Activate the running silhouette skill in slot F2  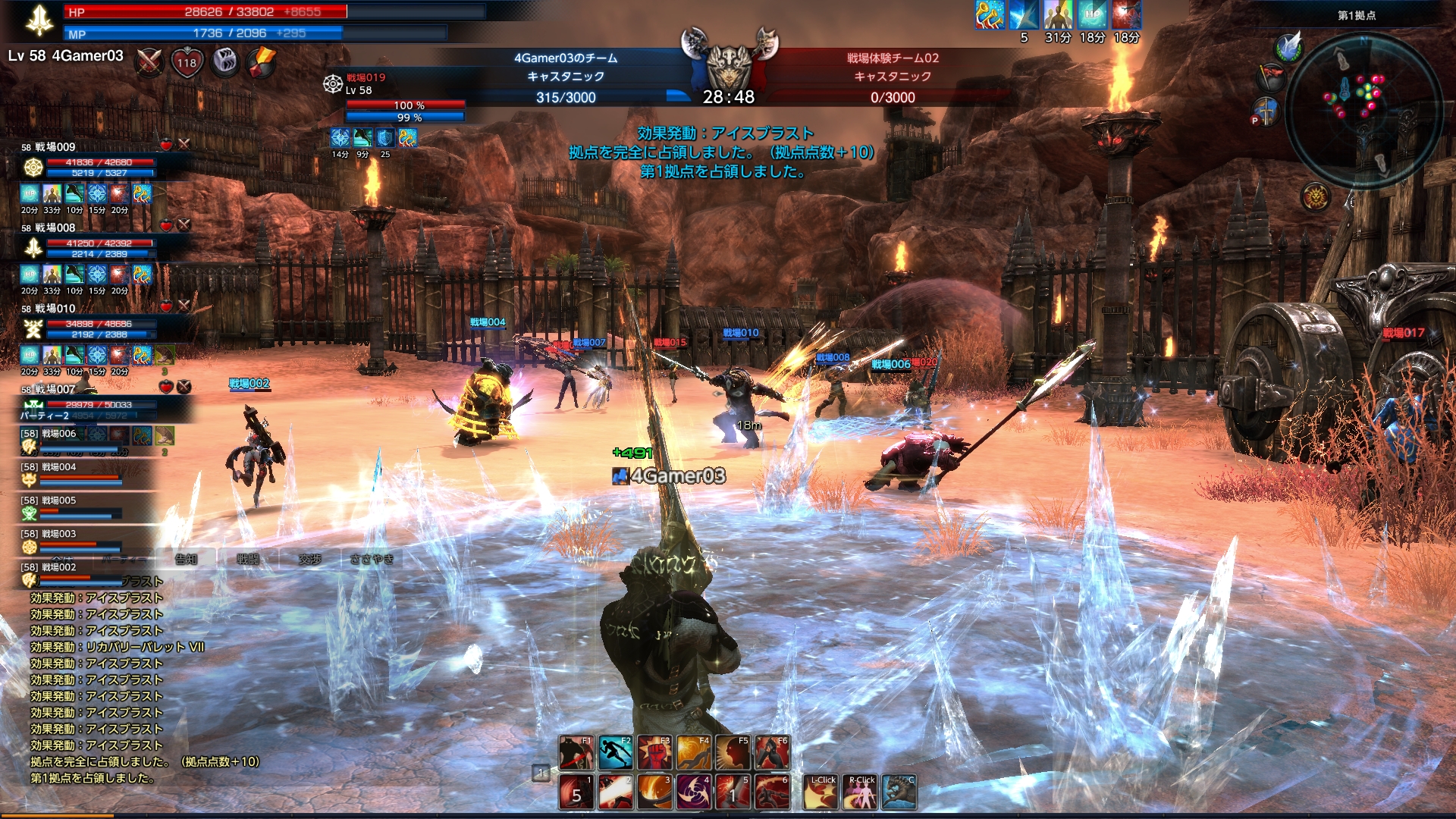(616, 753)
